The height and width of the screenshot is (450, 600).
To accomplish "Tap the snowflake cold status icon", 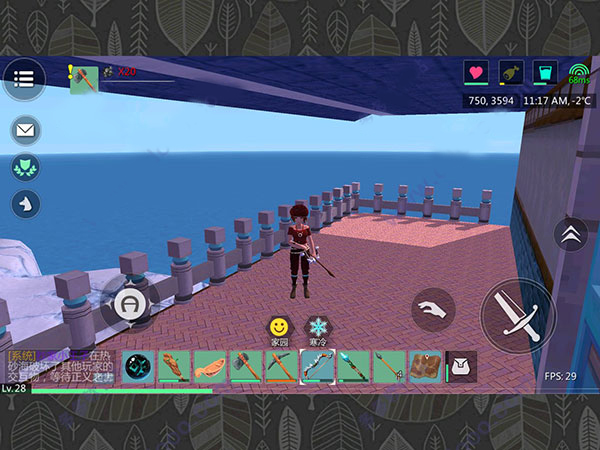I will [x=317, y=328].
